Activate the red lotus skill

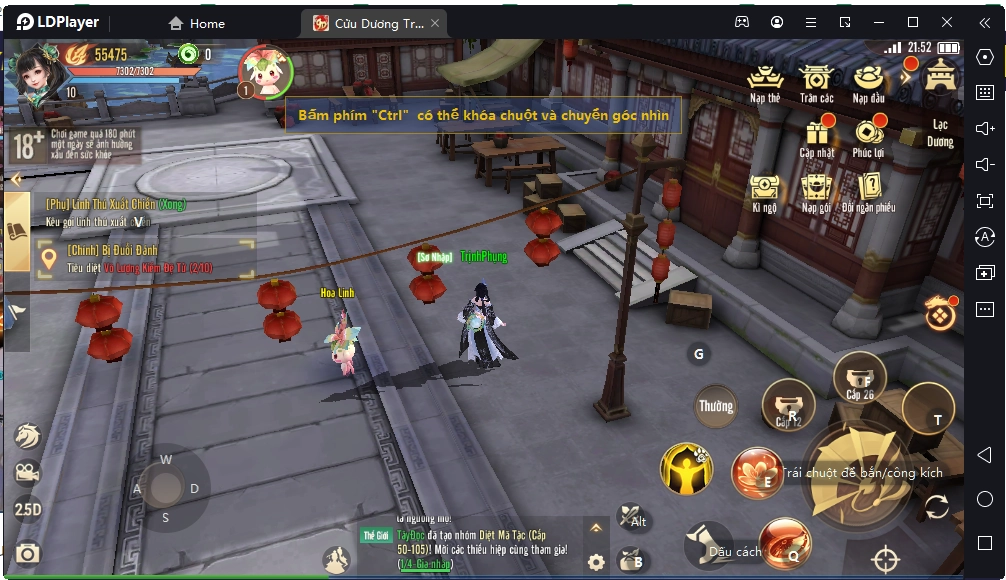(x=757, y=472)
